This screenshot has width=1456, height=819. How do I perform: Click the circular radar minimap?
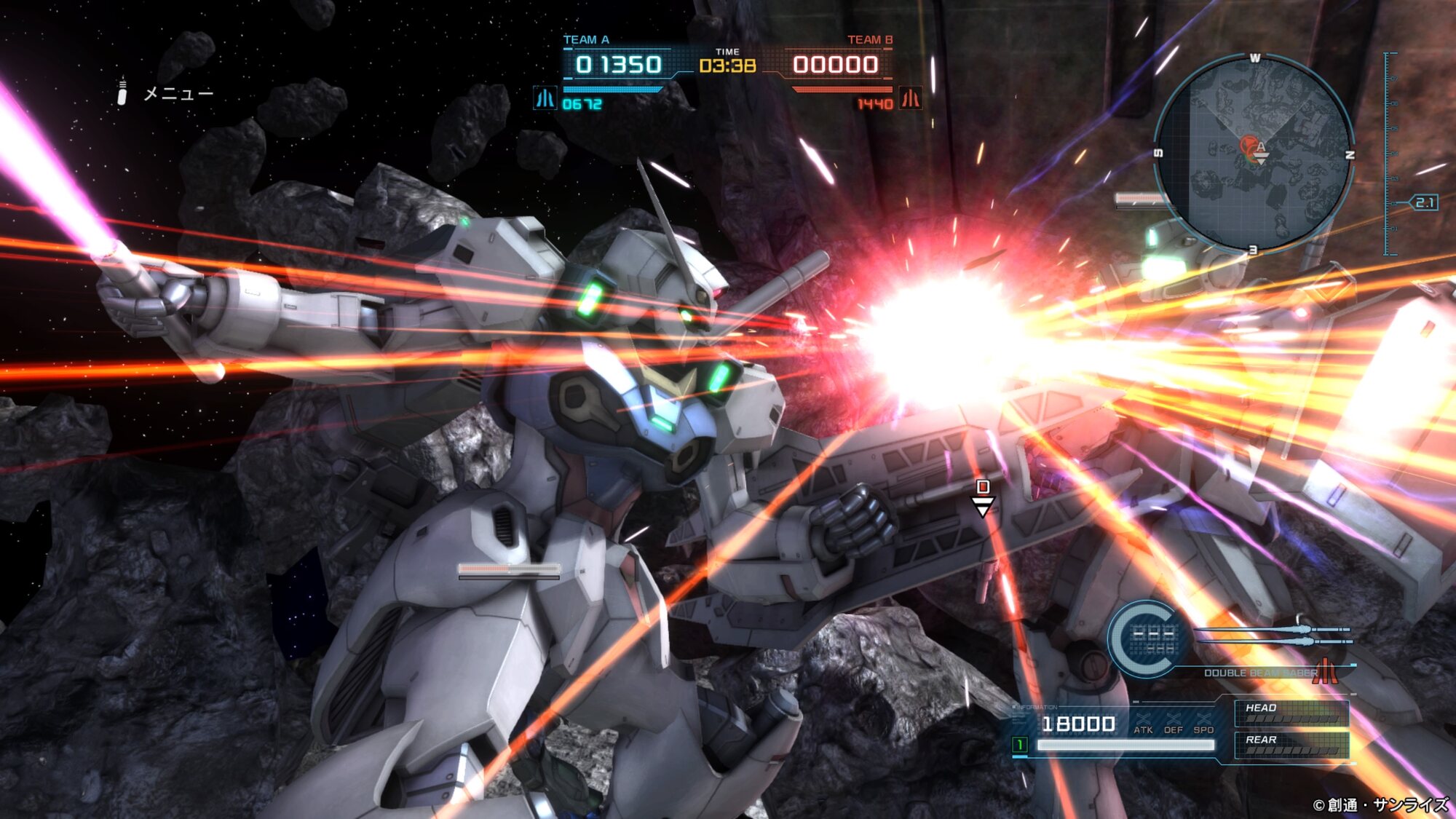[x=1254, y=154]
